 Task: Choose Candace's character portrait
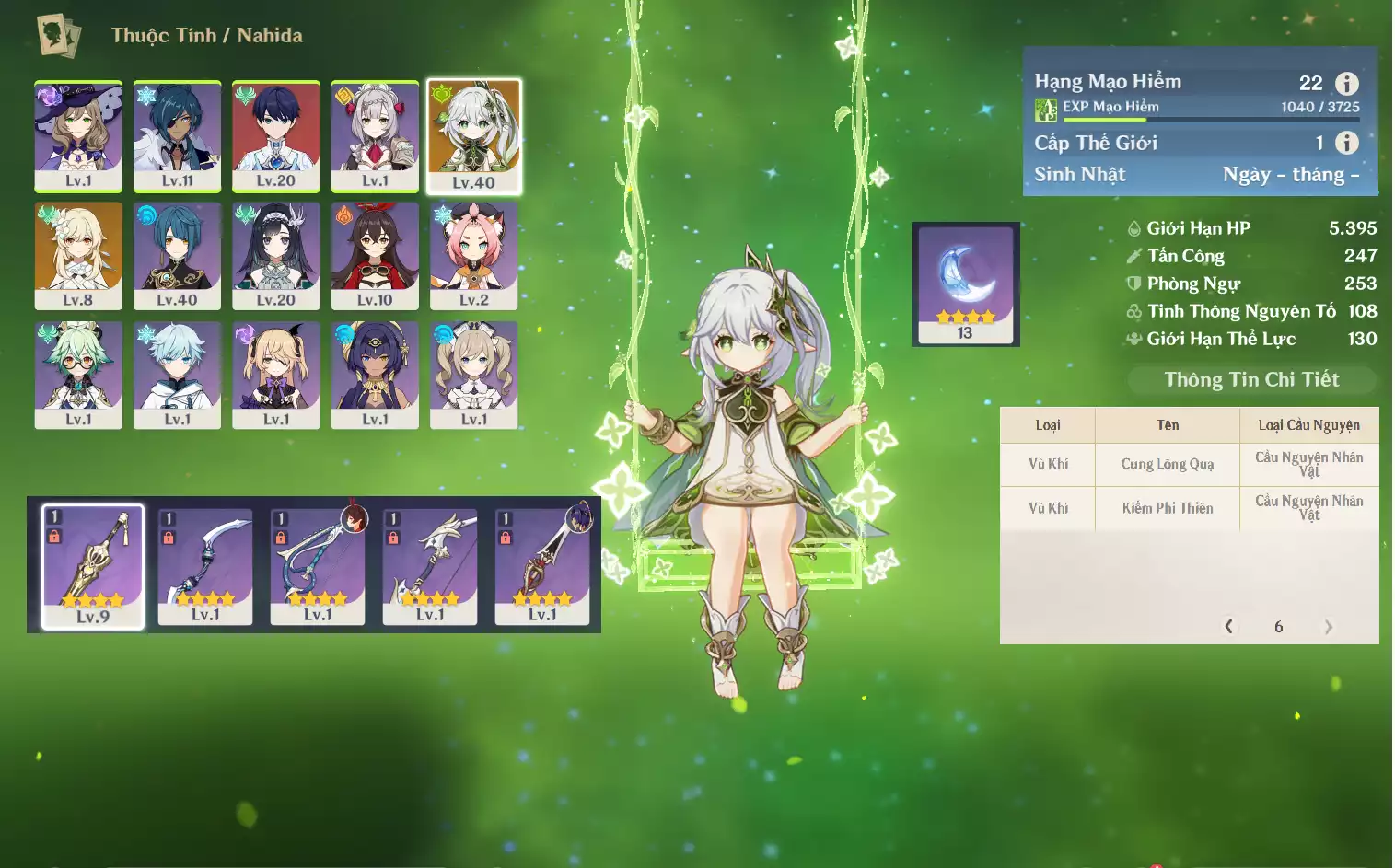375,374
